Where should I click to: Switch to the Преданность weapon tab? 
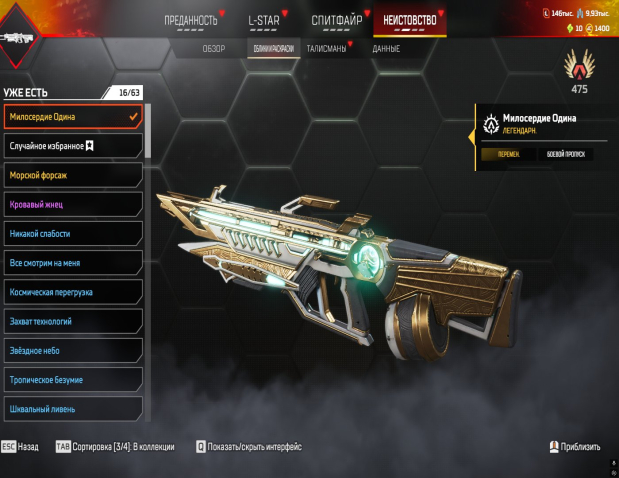(191, 20)
